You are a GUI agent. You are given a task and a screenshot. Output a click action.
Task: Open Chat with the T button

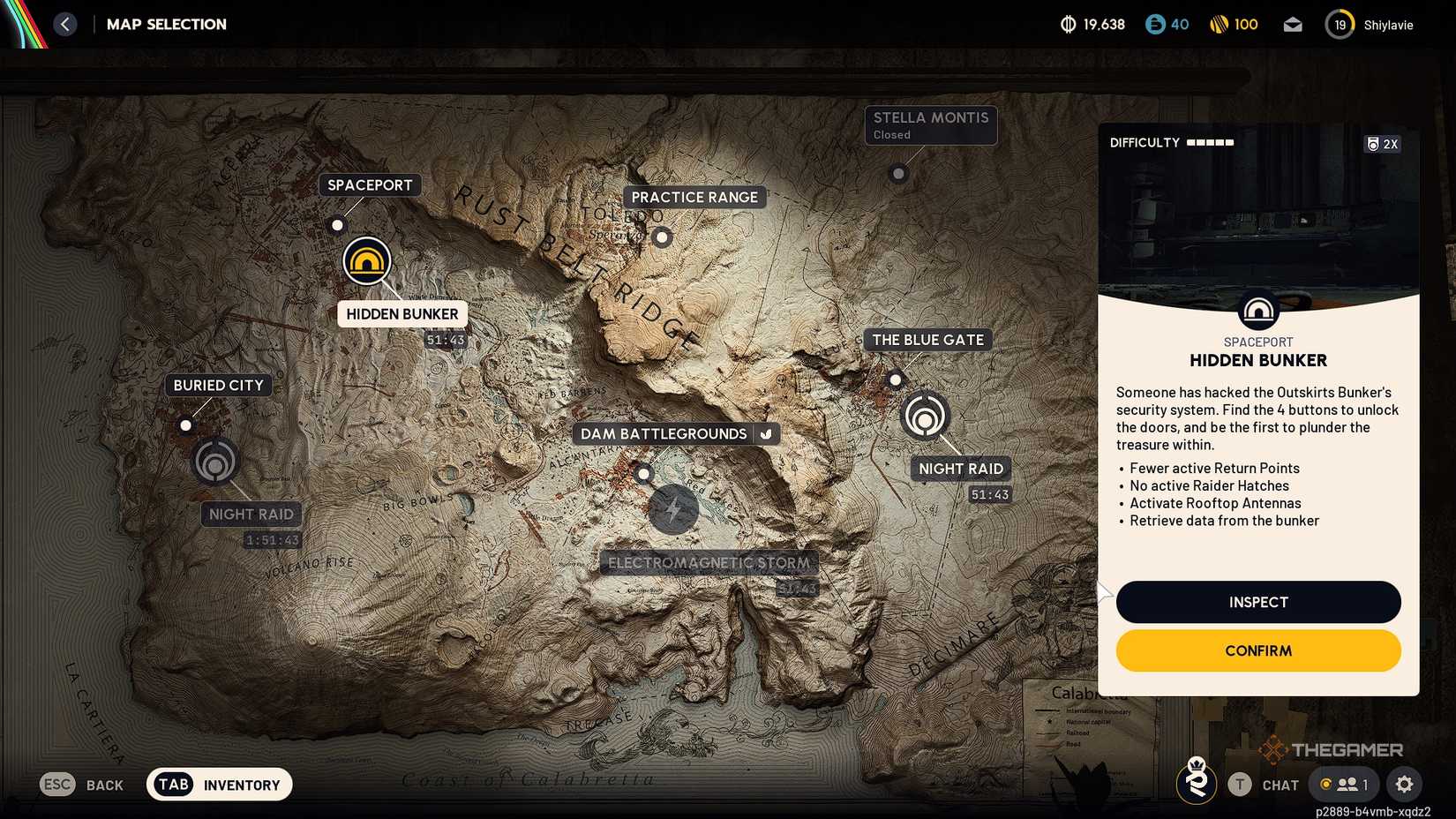pyautogui.click(x=1242, y=784)
